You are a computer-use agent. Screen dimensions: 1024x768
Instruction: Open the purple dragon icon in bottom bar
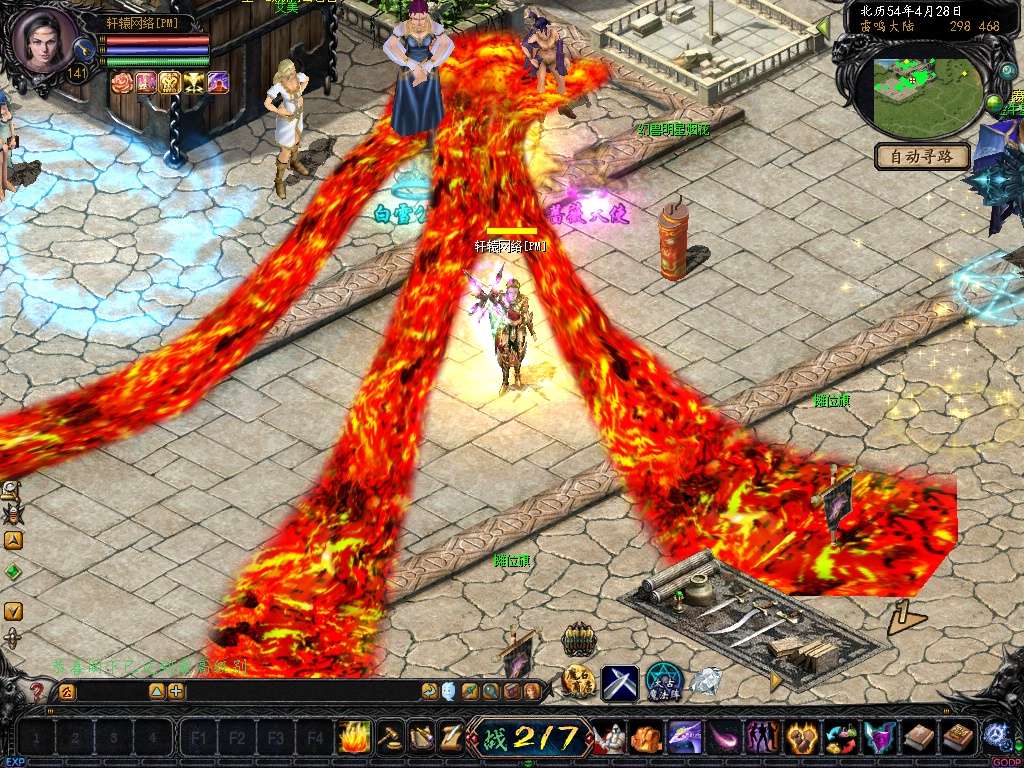click(685, 738)
